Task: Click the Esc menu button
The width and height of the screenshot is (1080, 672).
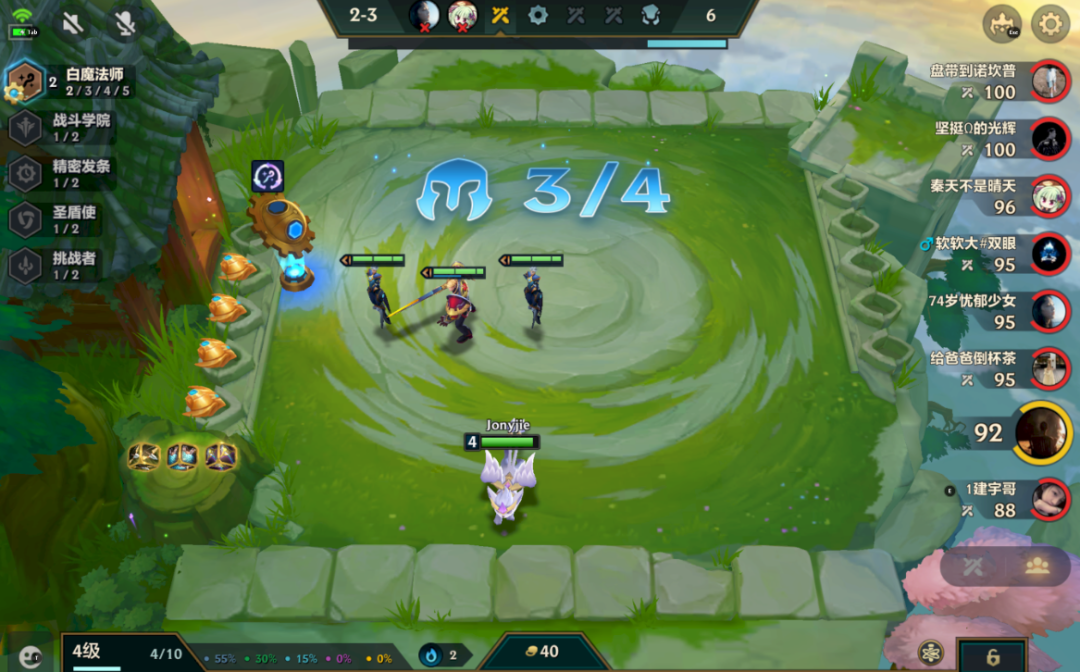Action: click(x=1001, y=24)
